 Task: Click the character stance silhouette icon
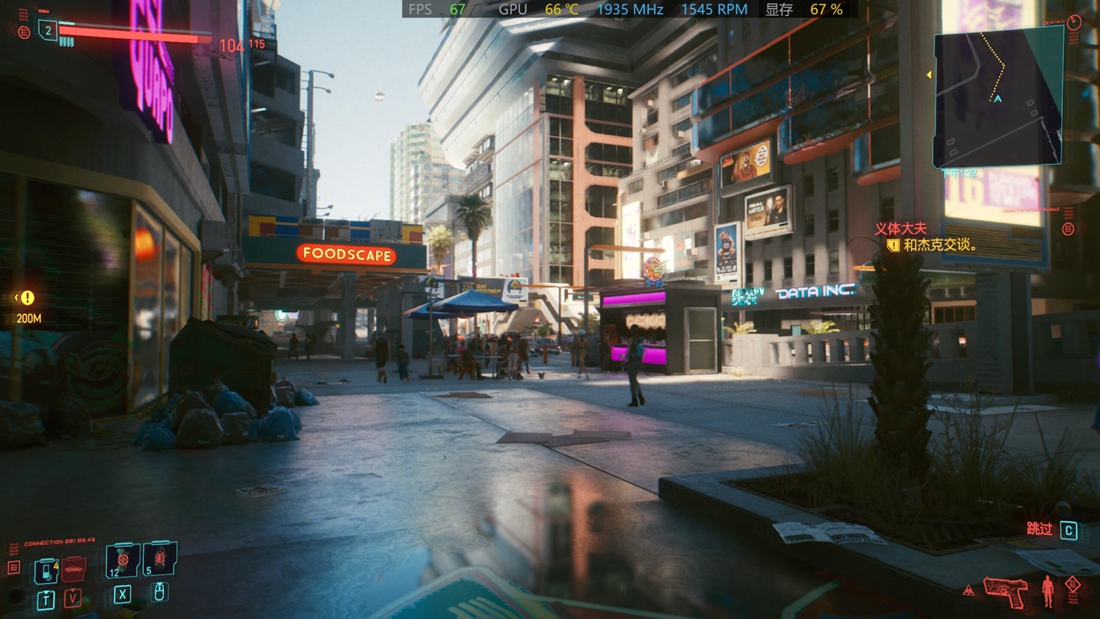click(x=1048, y=590)
